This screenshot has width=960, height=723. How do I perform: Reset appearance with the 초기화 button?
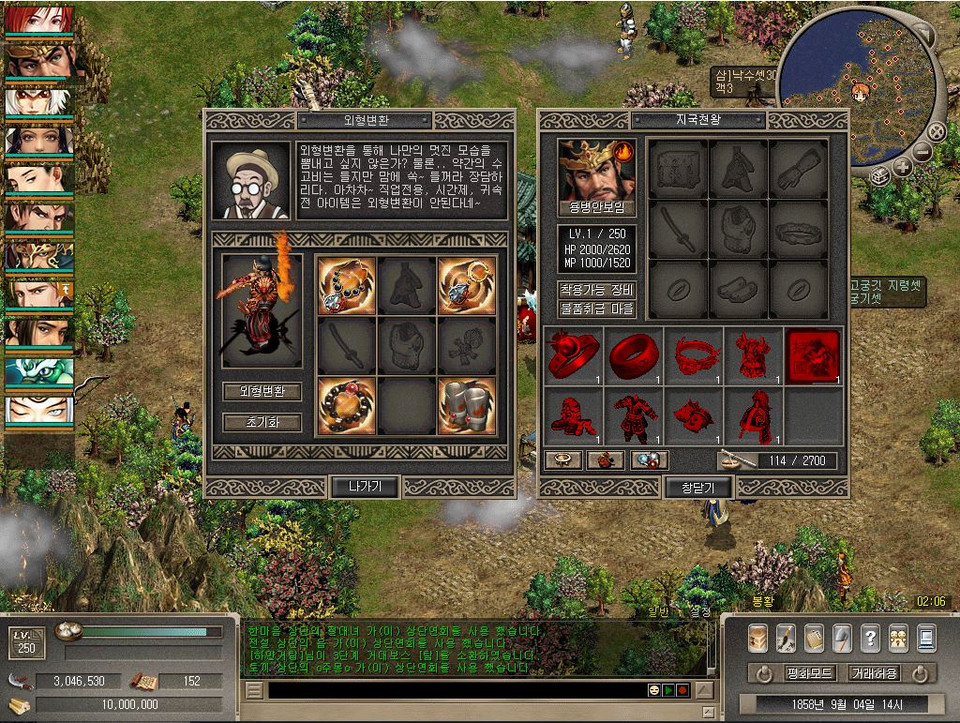coord(262,422)
